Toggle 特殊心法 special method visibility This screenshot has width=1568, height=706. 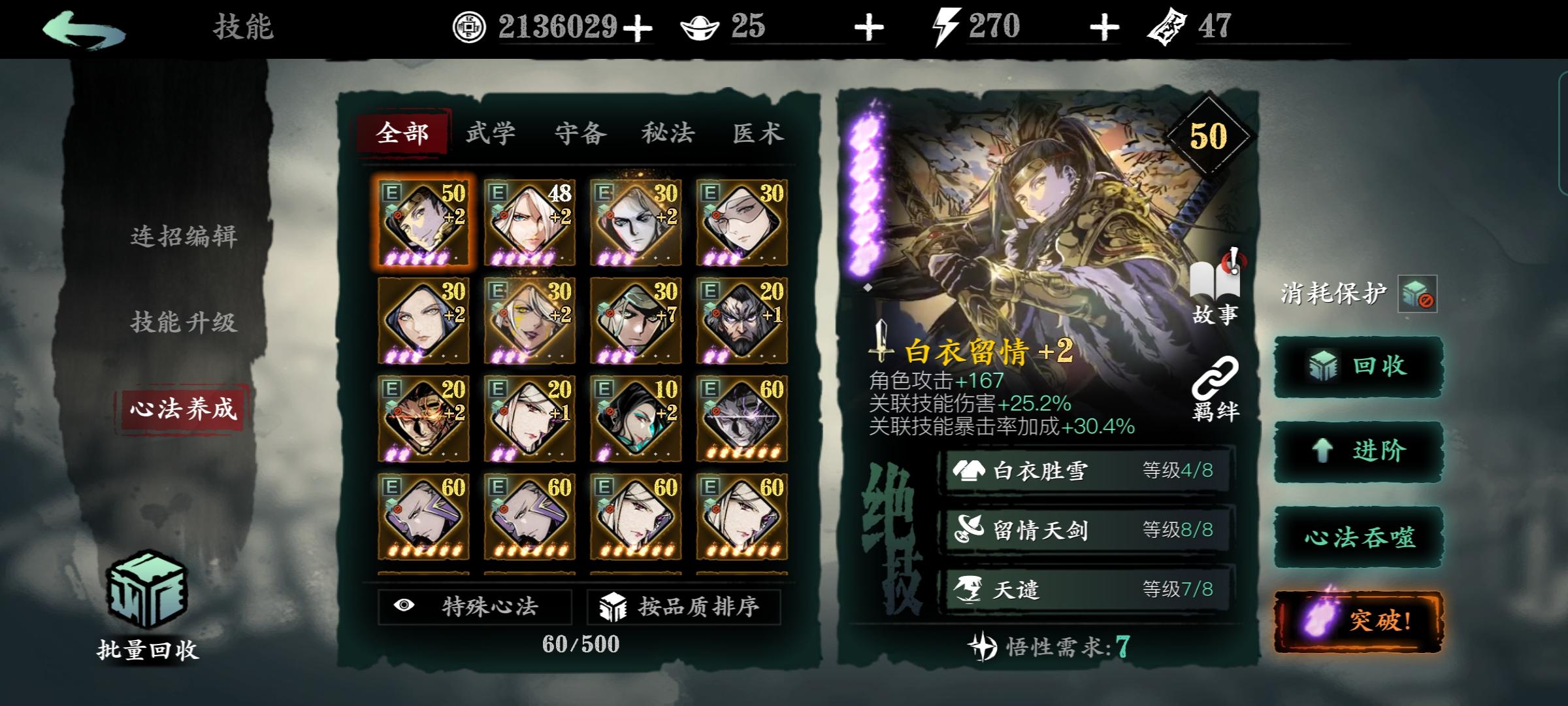[x=472, y=607]
